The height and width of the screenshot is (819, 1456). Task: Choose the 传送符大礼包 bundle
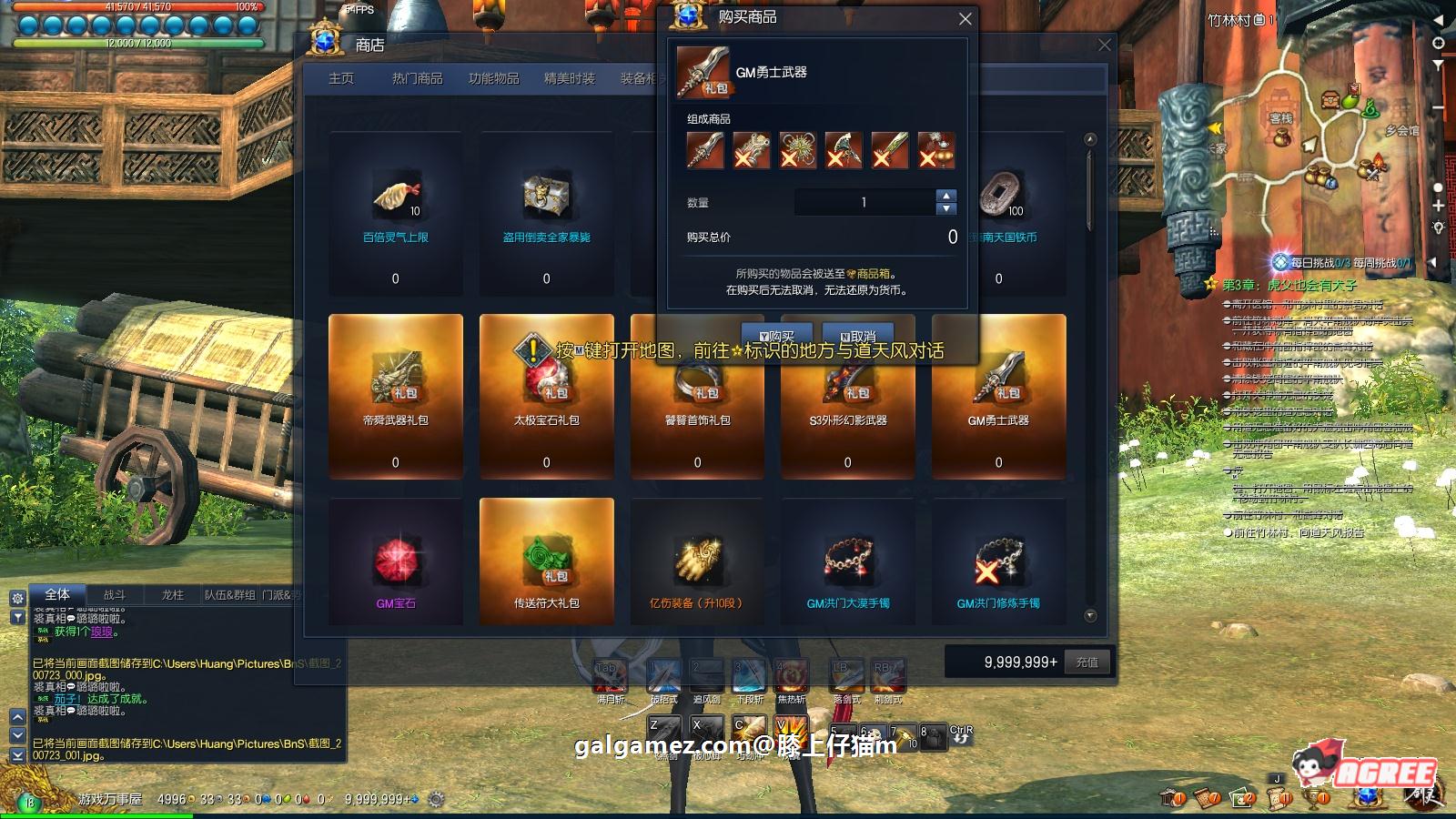[x=546, y=561]
